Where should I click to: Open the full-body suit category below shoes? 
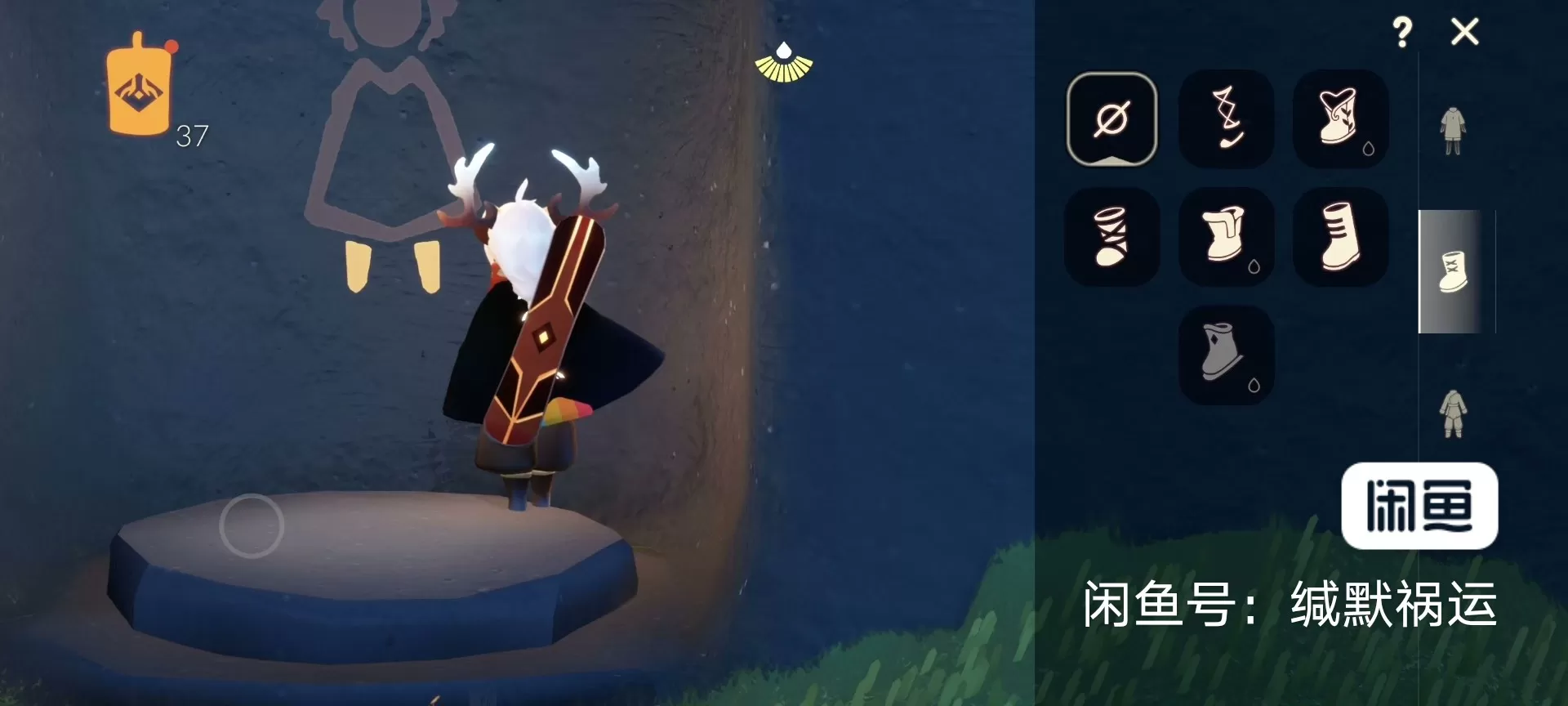[1453, 413]
